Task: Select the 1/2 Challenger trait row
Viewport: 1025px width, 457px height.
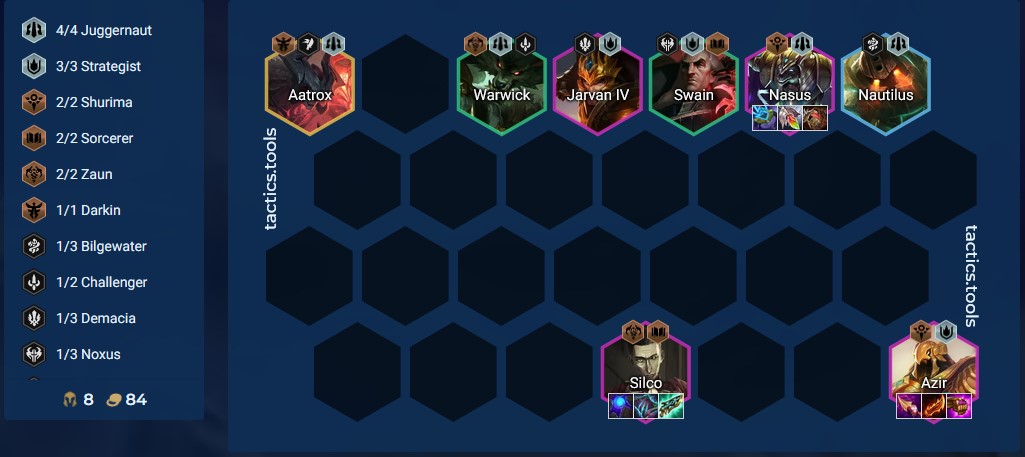Action: [104, 282]
